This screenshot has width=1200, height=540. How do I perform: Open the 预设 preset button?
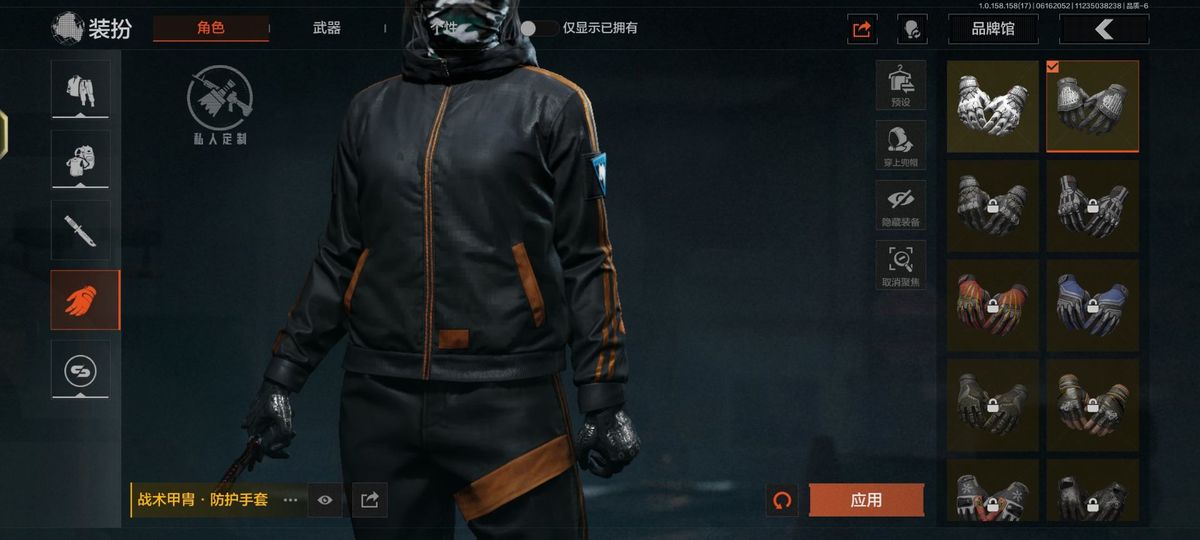901,84
